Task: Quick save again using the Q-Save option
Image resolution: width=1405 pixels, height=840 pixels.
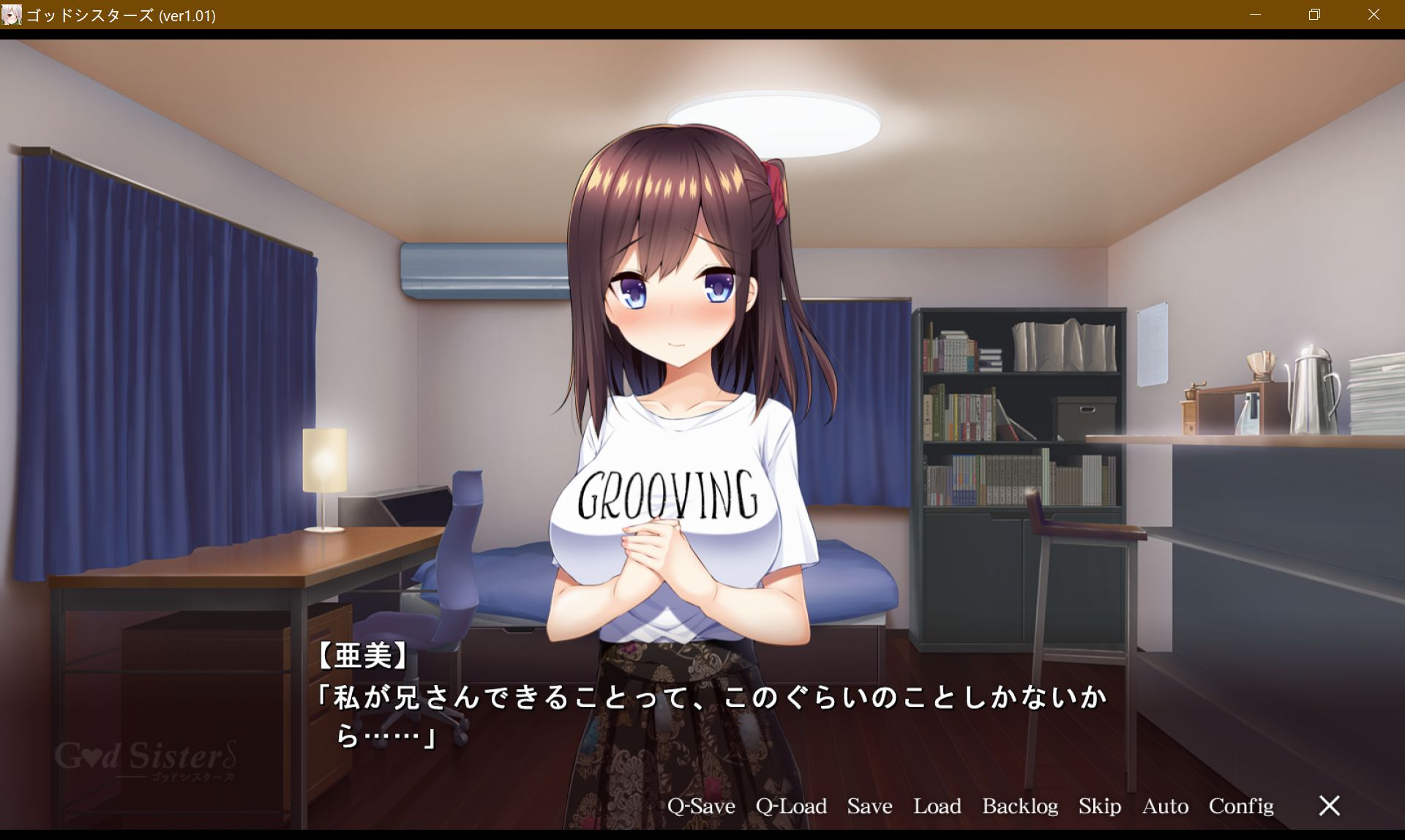Action: [x=702, y=806]
